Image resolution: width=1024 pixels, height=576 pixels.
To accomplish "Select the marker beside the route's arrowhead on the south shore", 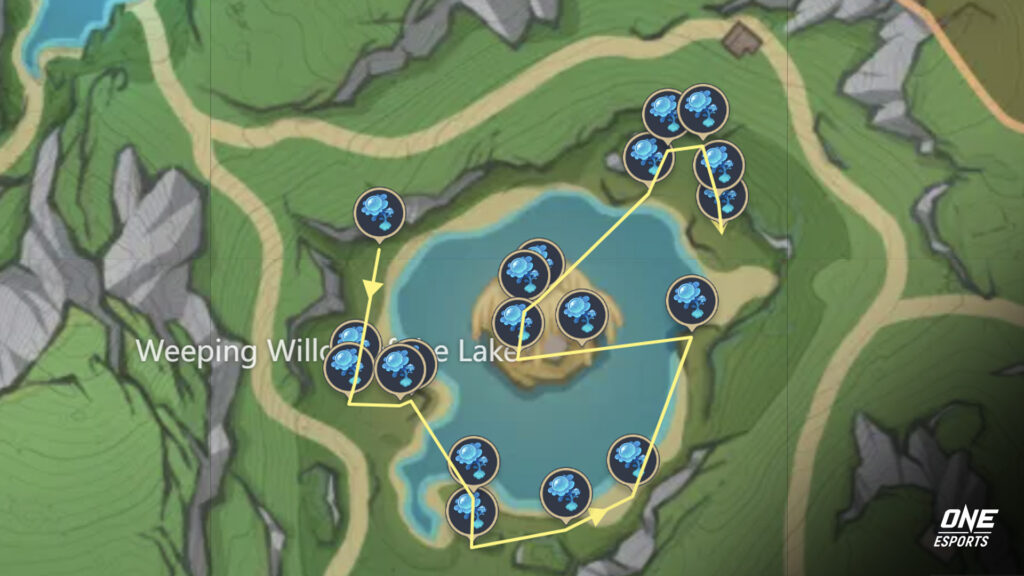I will 565,492.
